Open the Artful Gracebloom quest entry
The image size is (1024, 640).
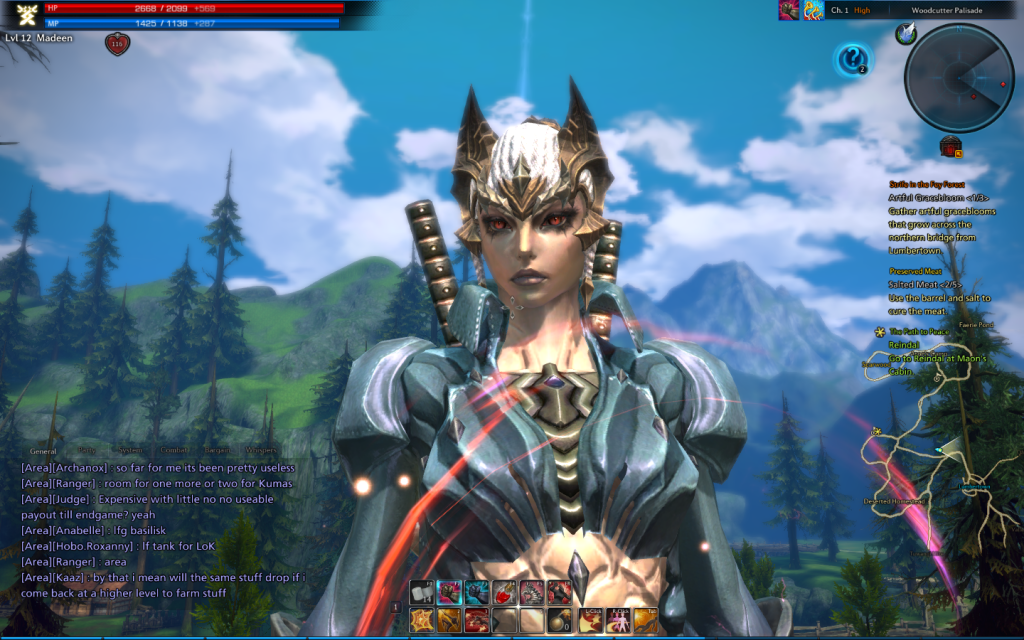(936, 198)
